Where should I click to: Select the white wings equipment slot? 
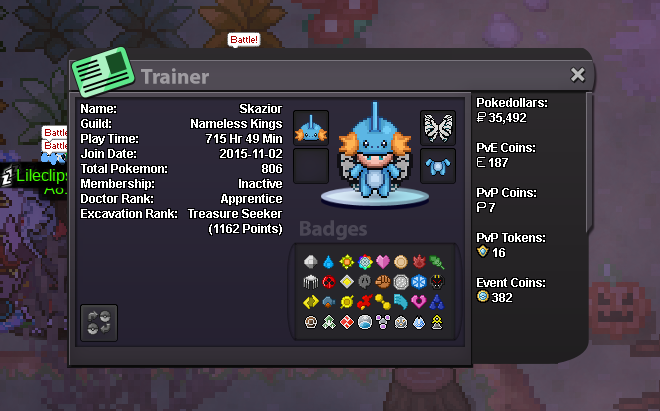point(438,128)
